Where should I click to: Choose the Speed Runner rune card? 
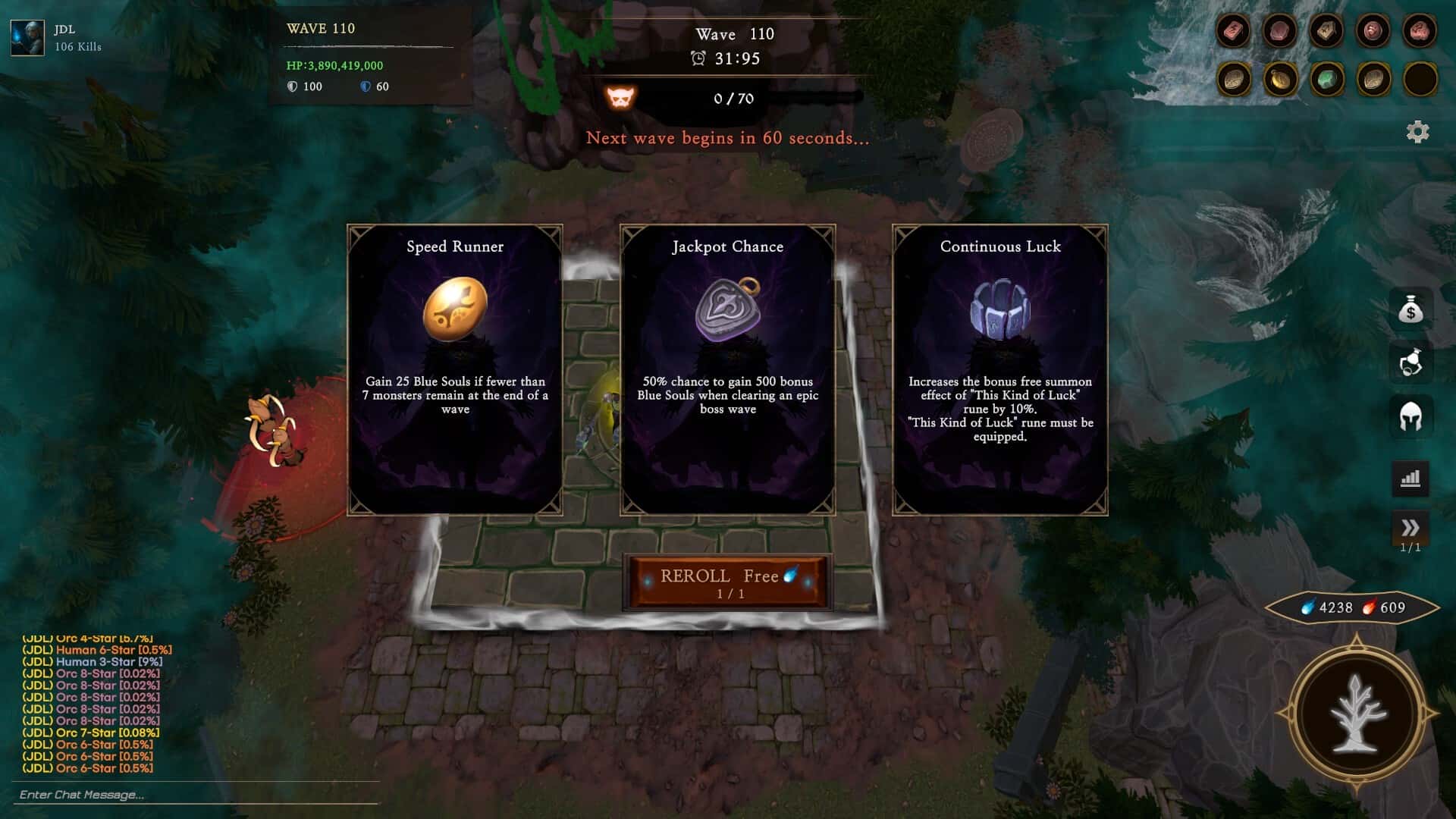tap(455, 370)
